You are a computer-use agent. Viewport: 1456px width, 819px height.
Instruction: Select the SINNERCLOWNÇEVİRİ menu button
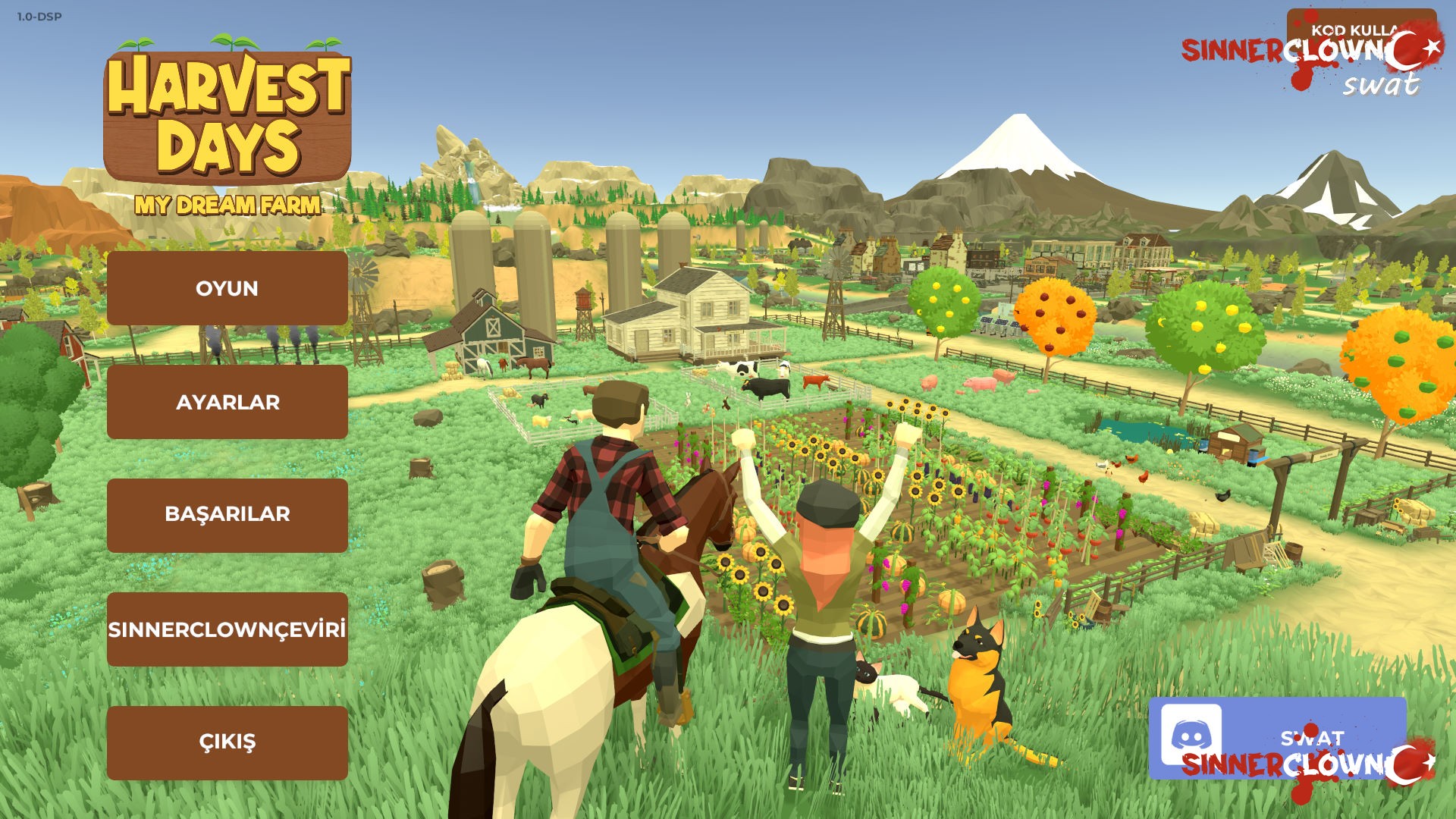227,629
